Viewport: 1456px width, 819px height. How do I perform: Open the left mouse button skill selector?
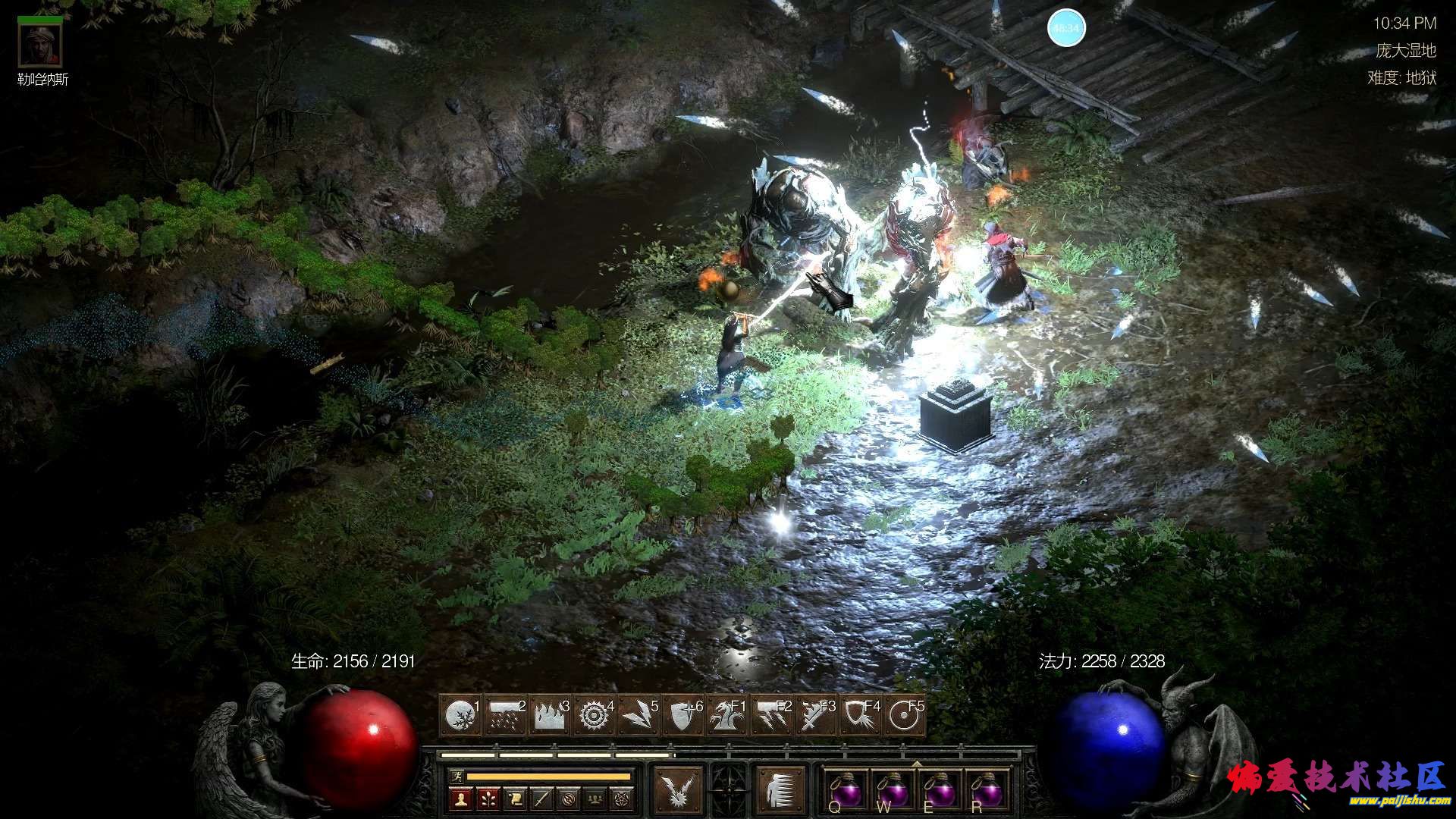677,789
